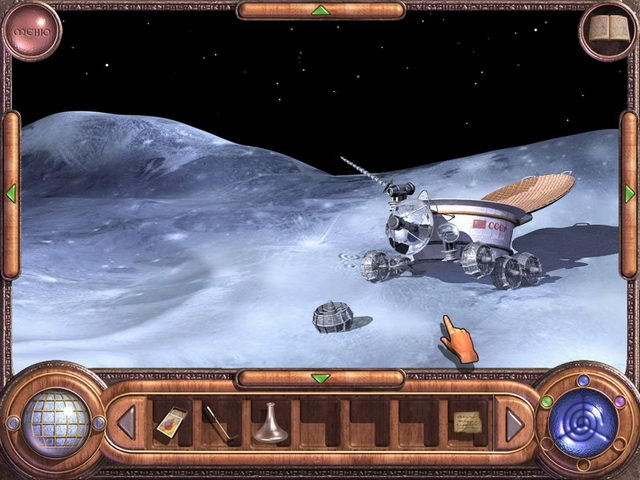The image size is (640, 480).
Task: Select the dark stick item in inventory
Action: click(x=217, y=423)
